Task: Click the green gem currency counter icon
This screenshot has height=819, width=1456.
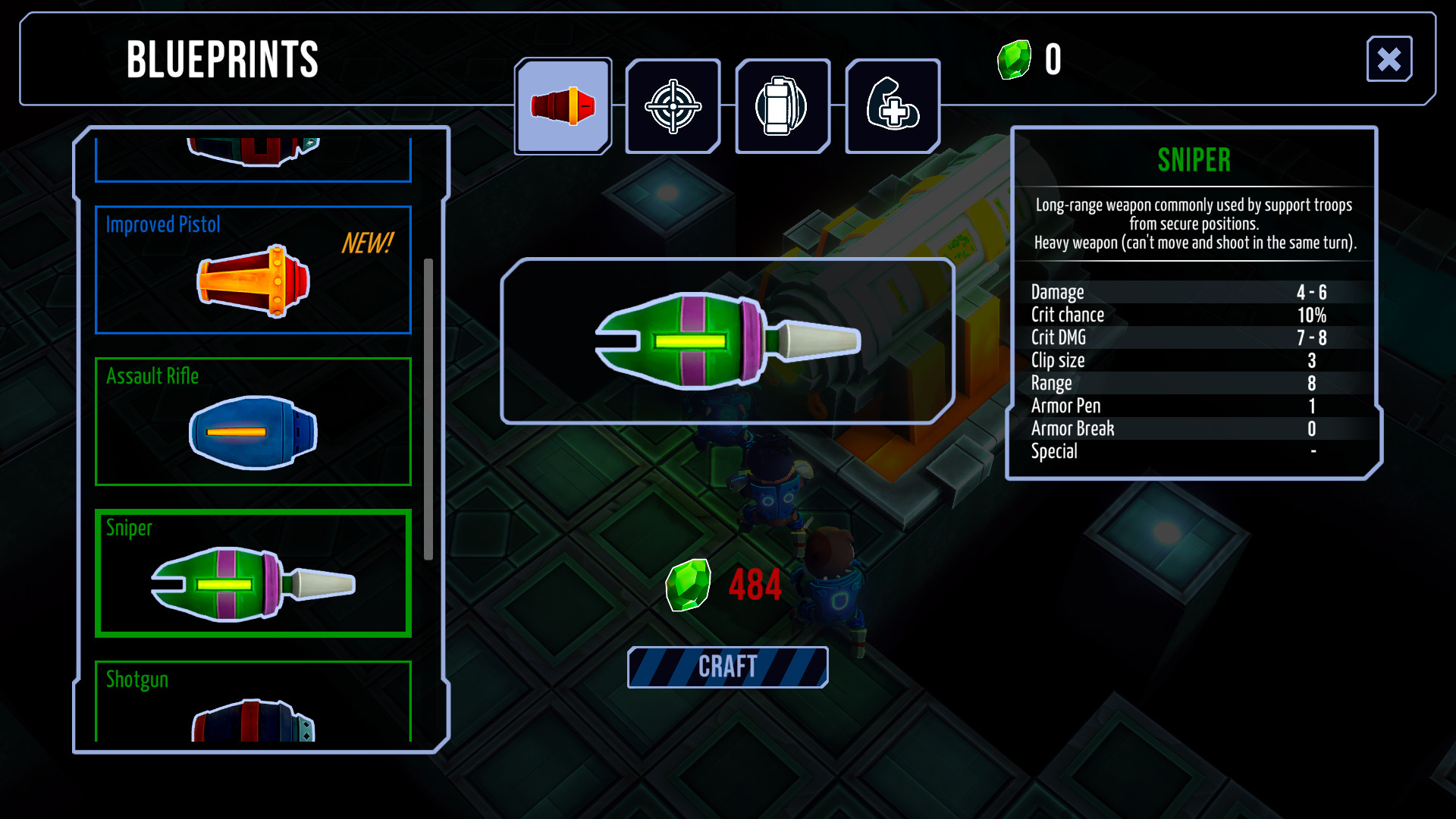Action: click(1015, 58)
